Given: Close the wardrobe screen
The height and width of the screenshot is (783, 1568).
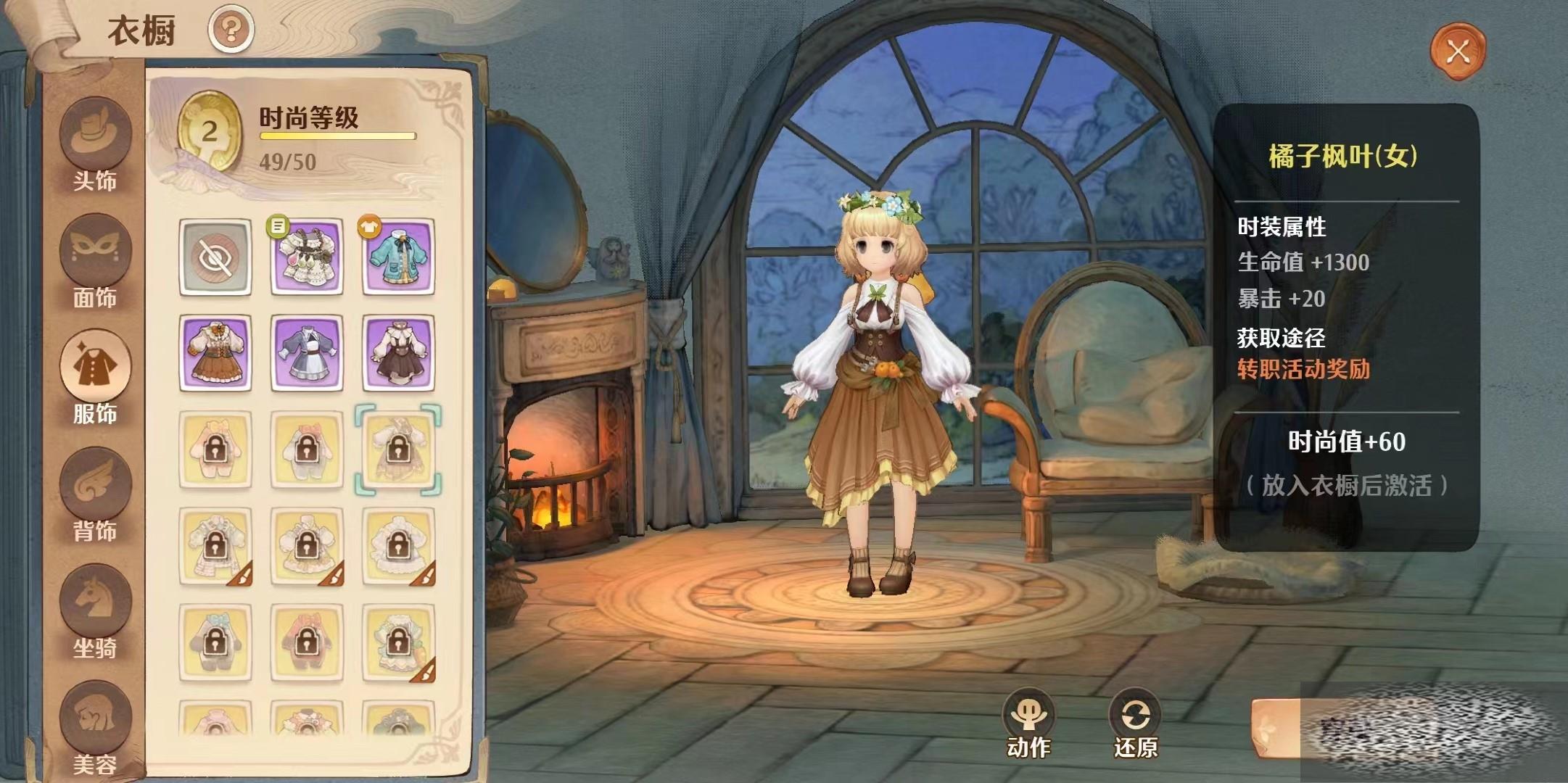Looking at the screenshot, I should click(1457, 51).
